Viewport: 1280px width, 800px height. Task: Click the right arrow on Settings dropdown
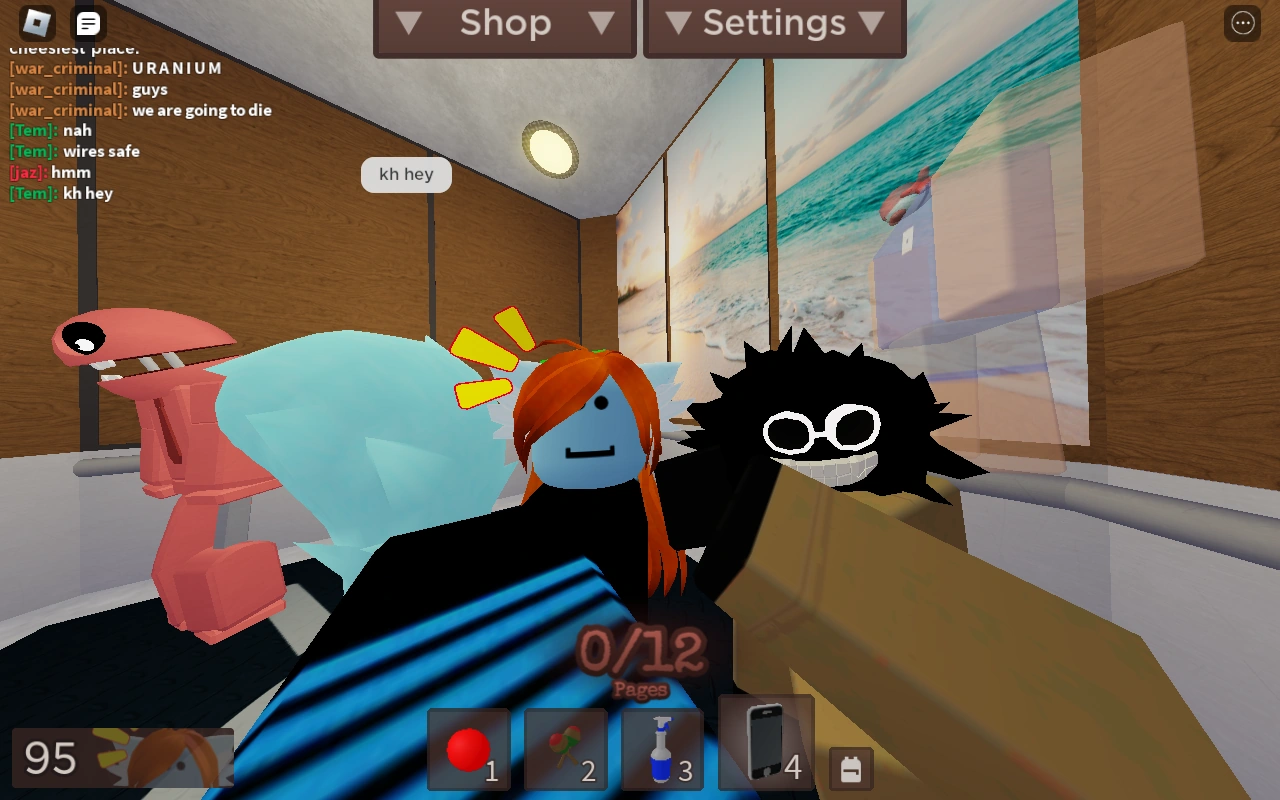(x=874, y=23)
